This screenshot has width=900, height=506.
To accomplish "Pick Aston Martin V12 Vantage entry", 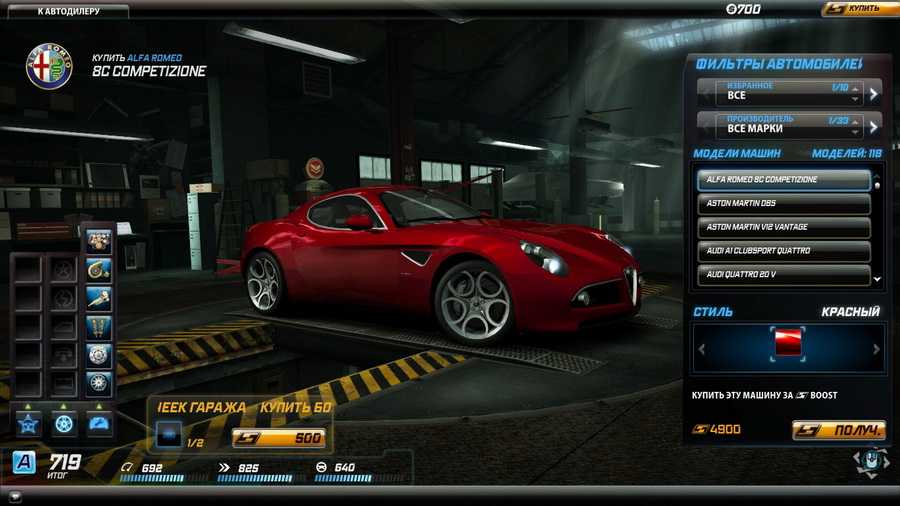I will pyautogui.click(x=783, y=227).
